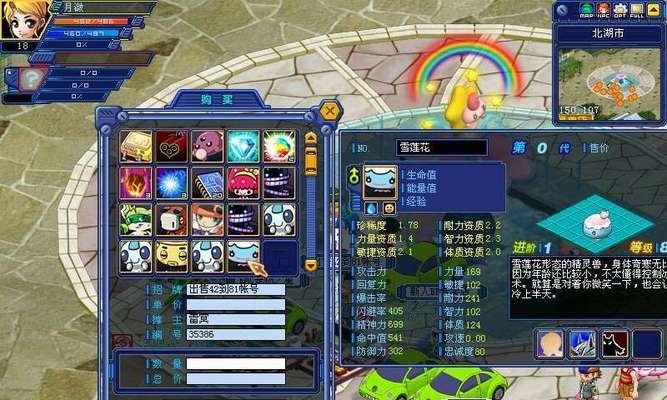This screenshot has height=400, width=667.
Task: Select the pink blob pet item
Action: point(207,147)
